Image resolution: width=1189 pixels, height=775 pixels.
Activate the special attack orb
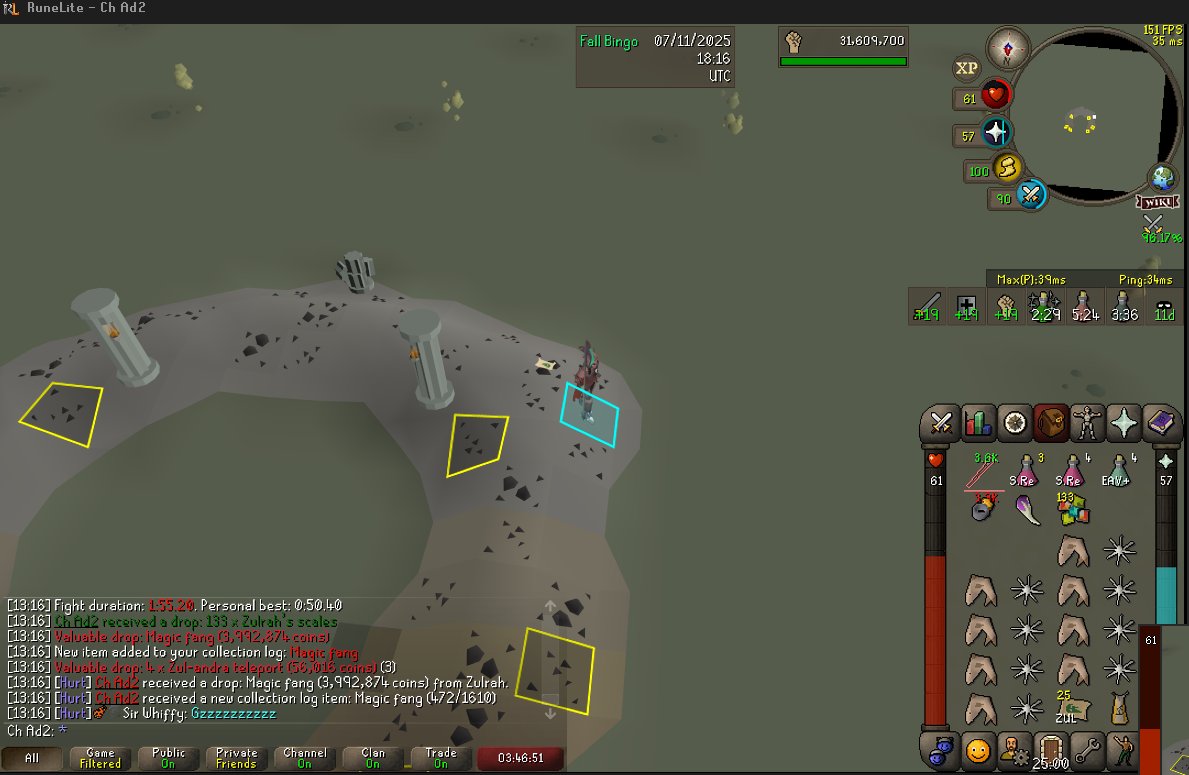click(1031, 193)
